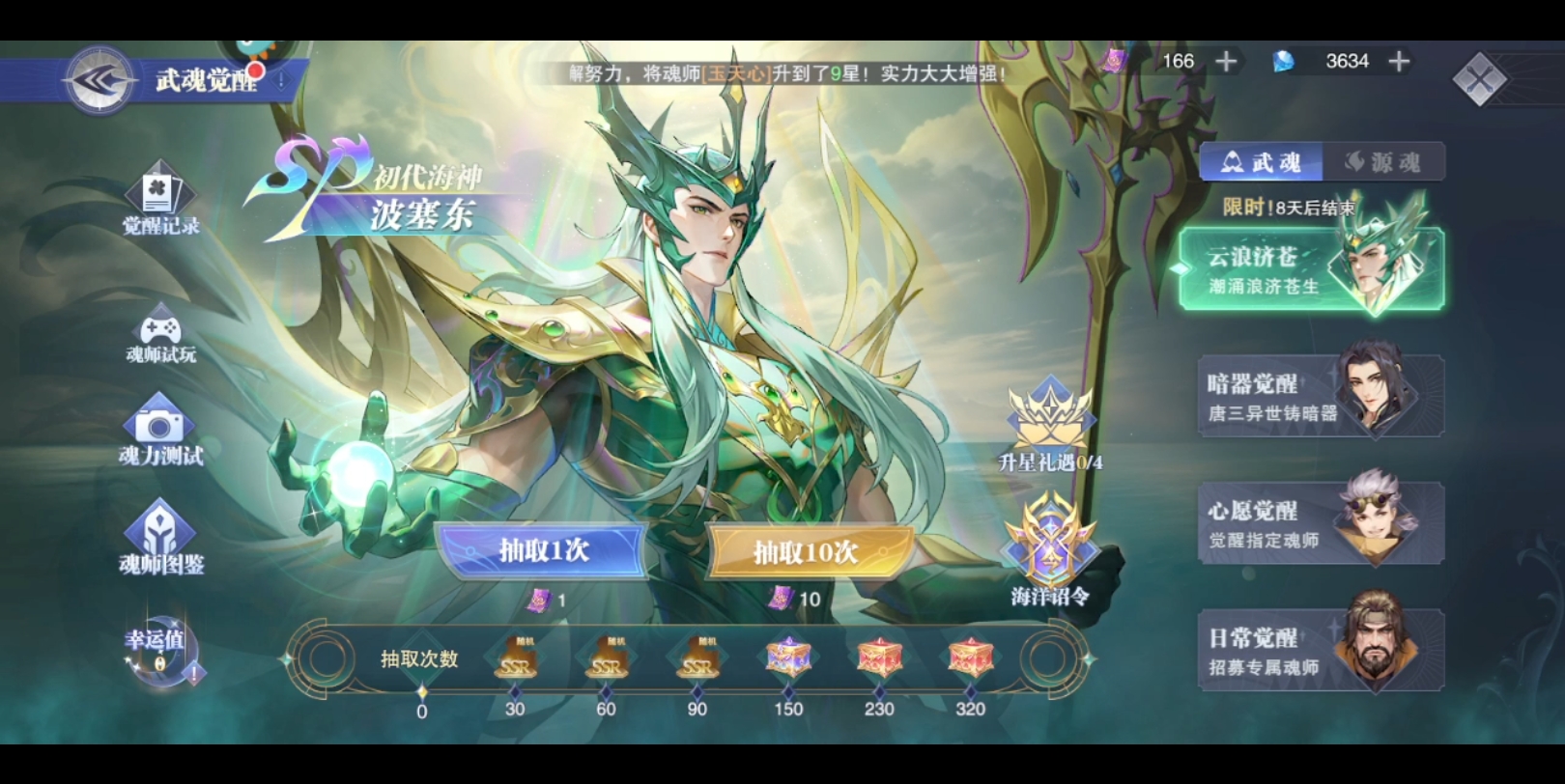Select the 日常觉醒 daily awakening option
The image size is (1565, 784).
tap(1319, 645)
